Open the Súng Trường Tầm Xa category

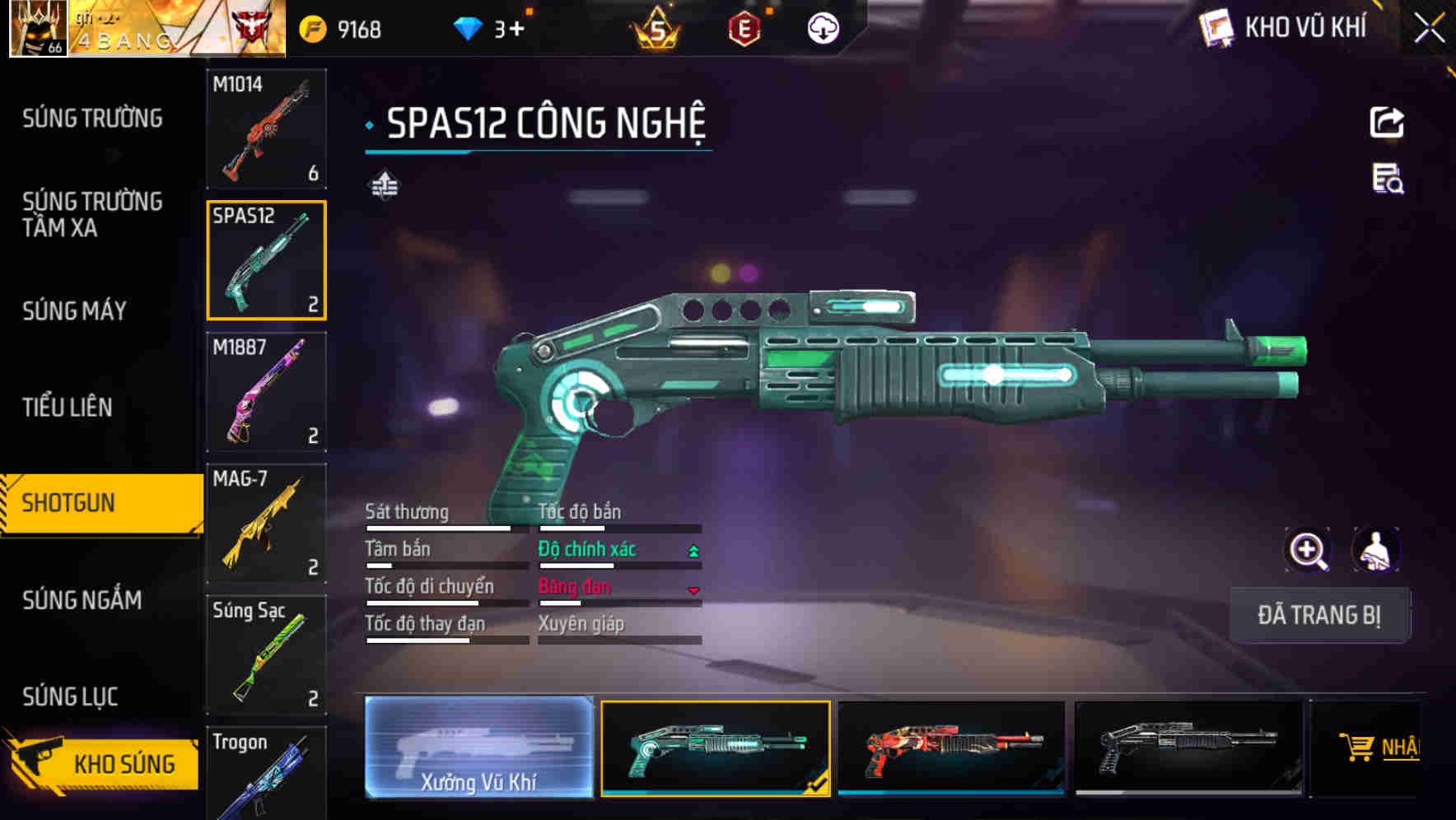pos(92,214)
